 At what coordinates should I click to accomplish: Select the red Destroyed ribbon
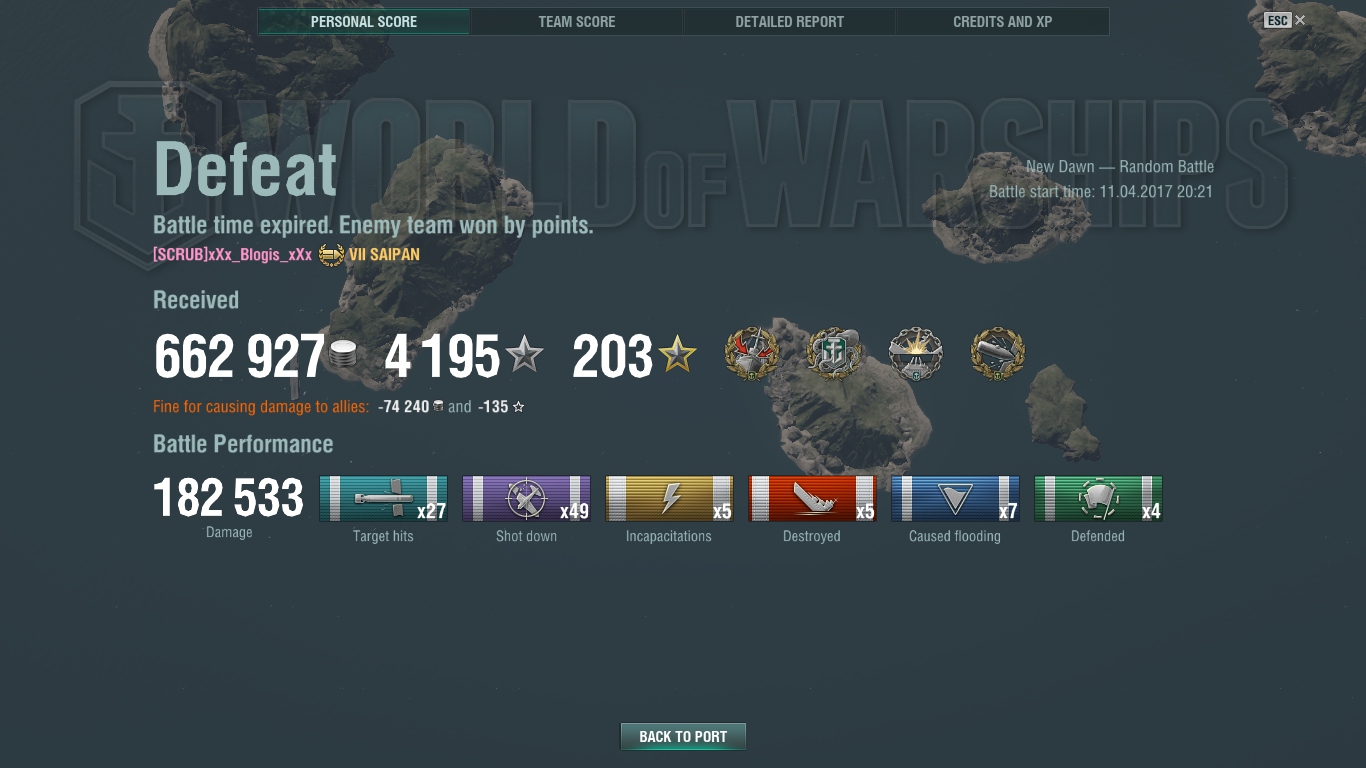pyautogui.click(x=812, y=498)
